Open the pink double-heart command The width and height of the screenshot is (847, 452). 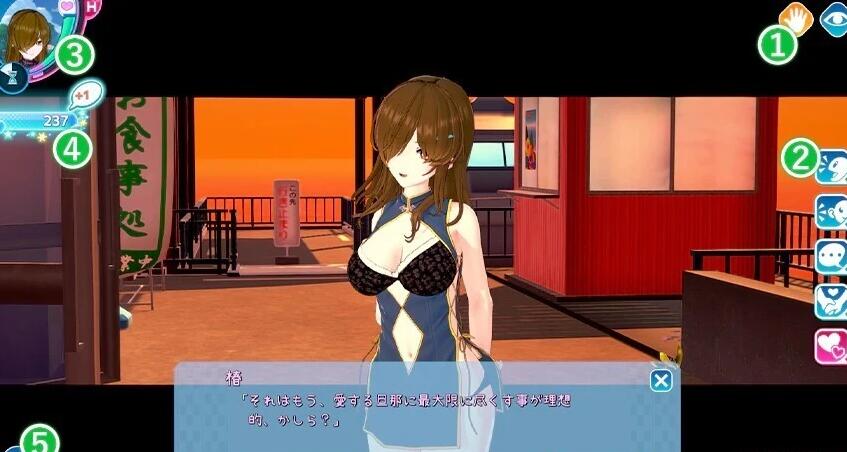click(x=831, y=345)
